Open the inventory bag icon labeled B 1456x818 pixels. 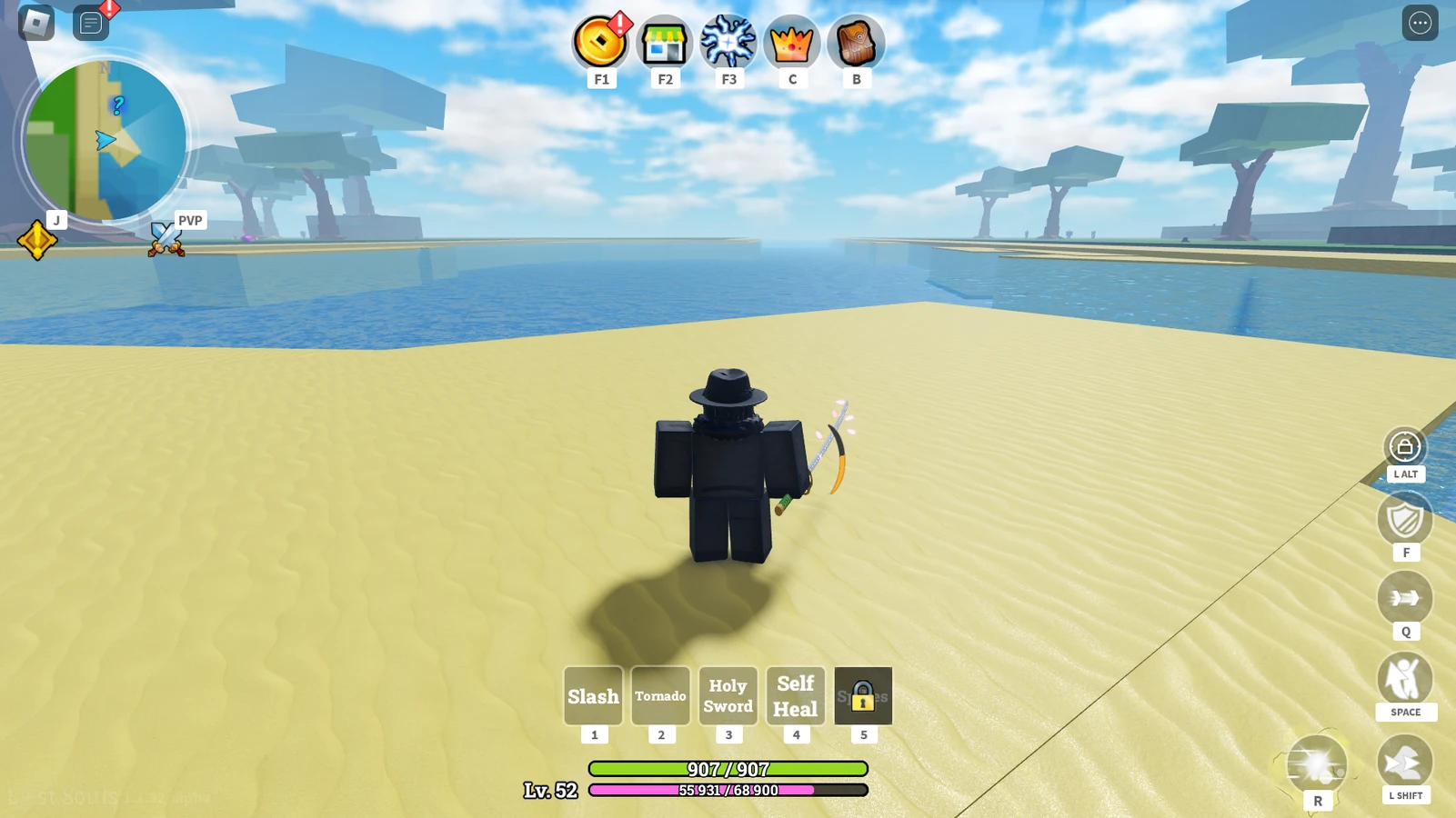[855, 43]
